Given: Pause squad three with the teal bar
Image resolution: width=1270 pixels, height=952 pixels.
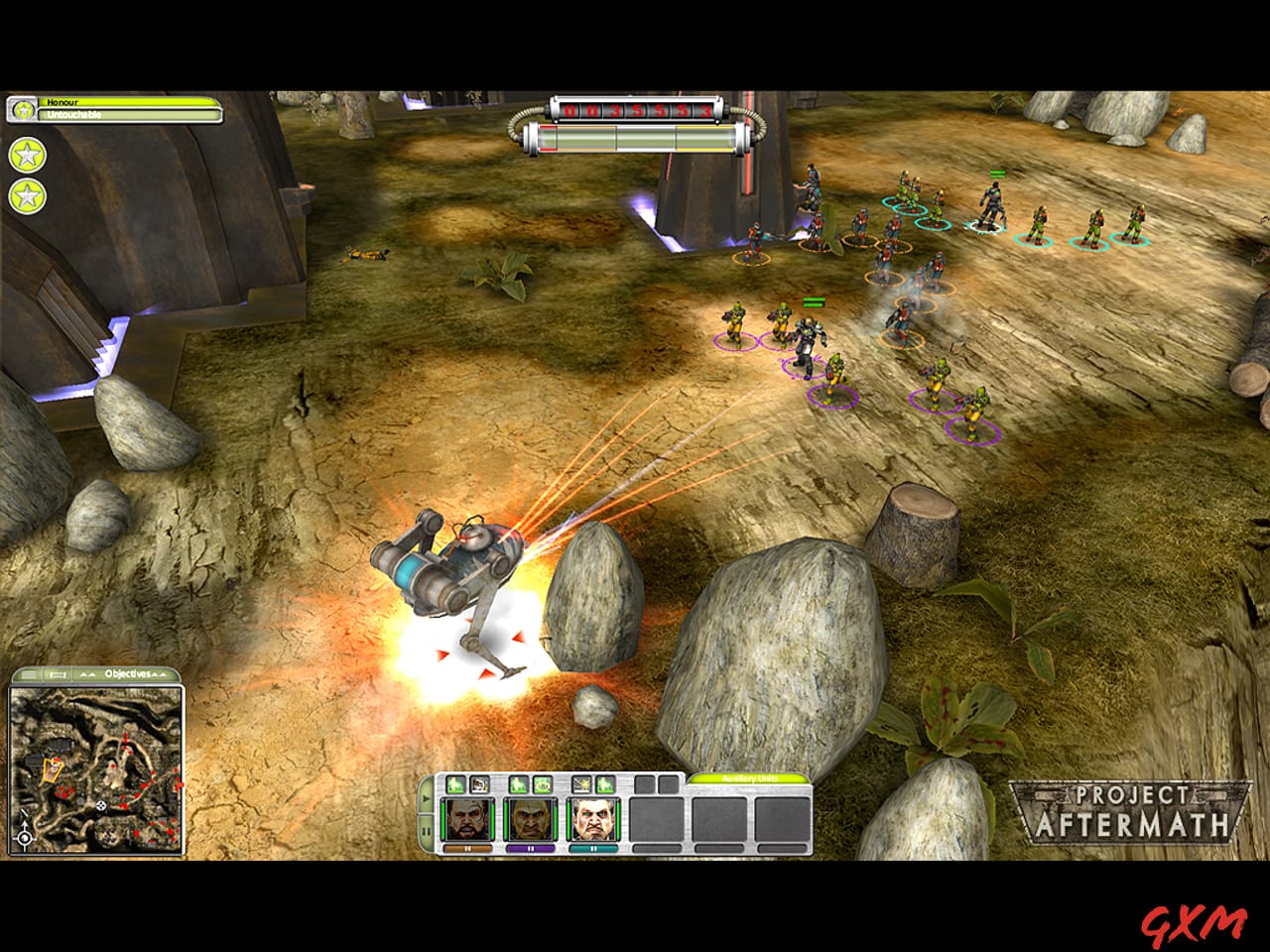Looking at the screenshot, I should (594, 848).
